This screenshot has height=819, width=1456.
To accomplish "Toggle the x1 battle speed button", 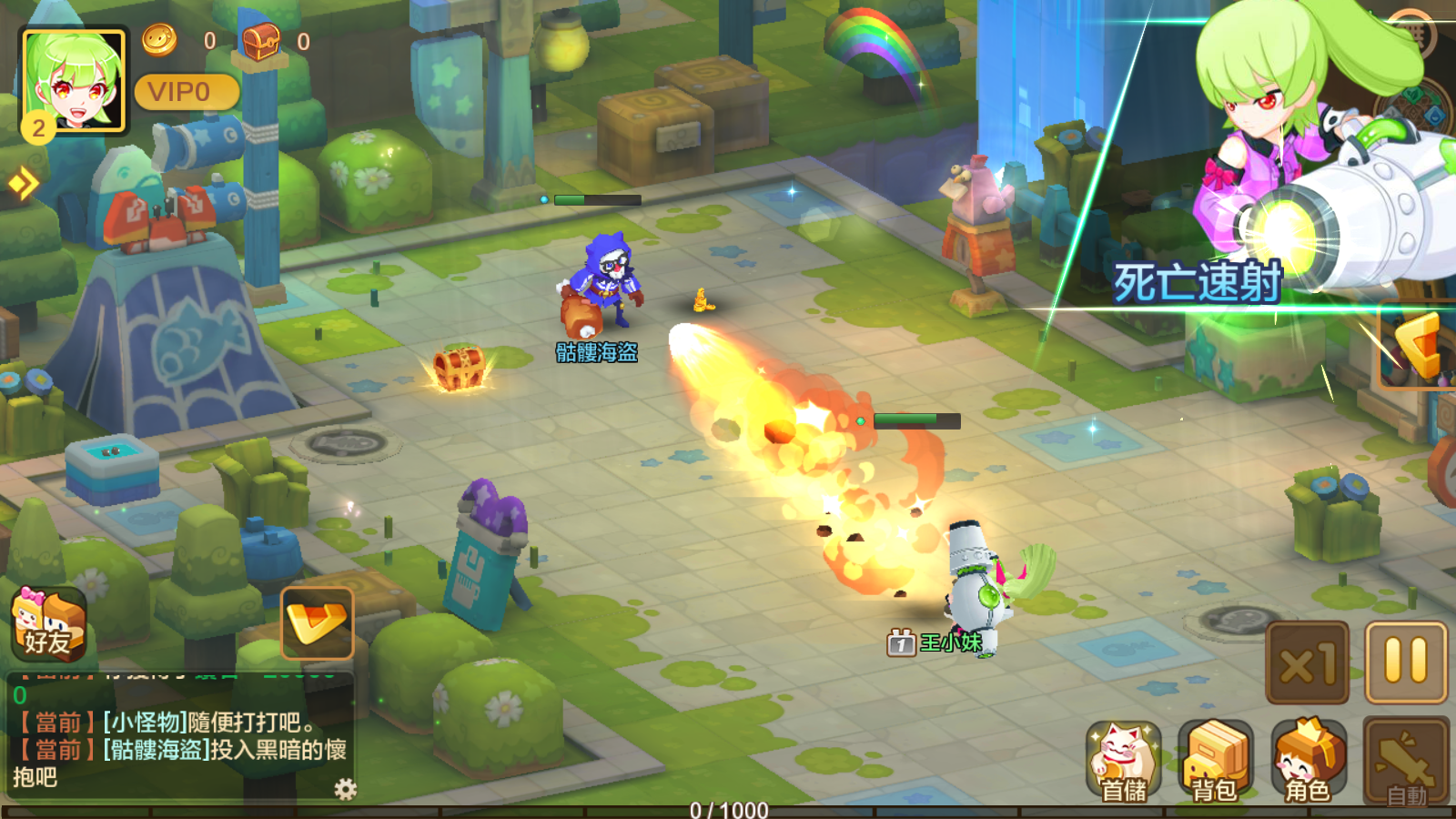I will [x=1307, y=662].
